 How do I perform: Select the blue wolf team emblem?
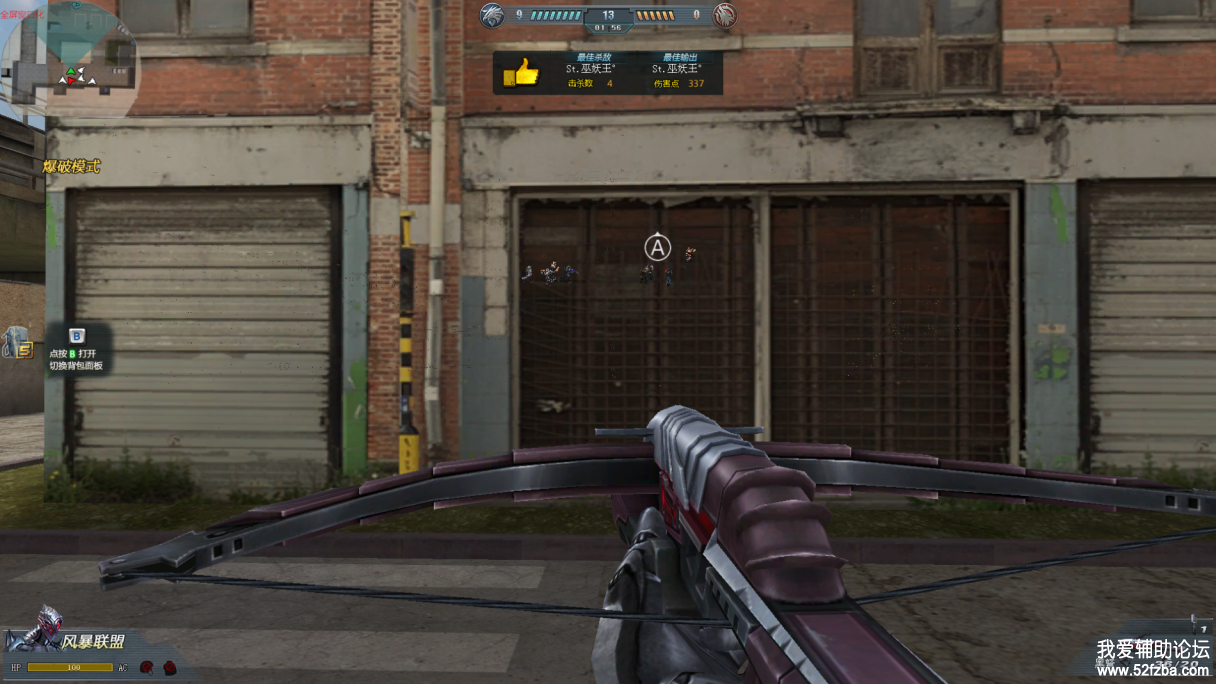point(491,15)
